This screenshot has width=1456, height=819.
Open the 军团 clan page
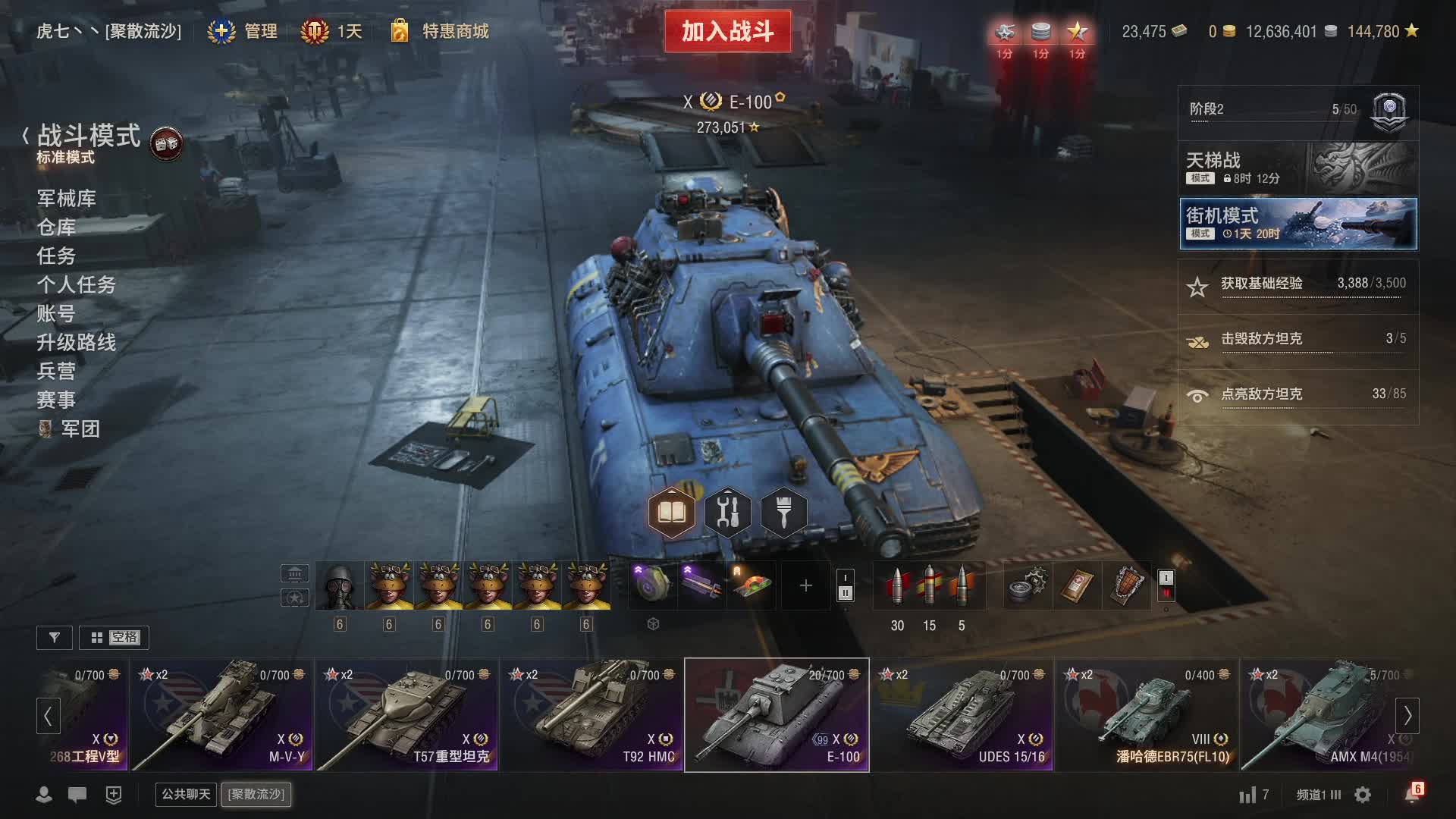coord(80,429)
